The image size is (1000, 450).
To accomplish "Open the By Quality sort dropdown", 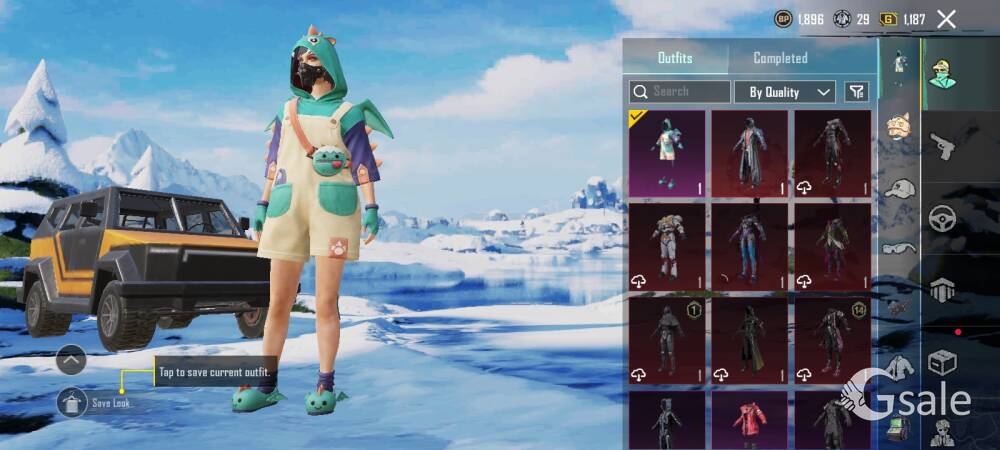I will click(x=785, y=92).
